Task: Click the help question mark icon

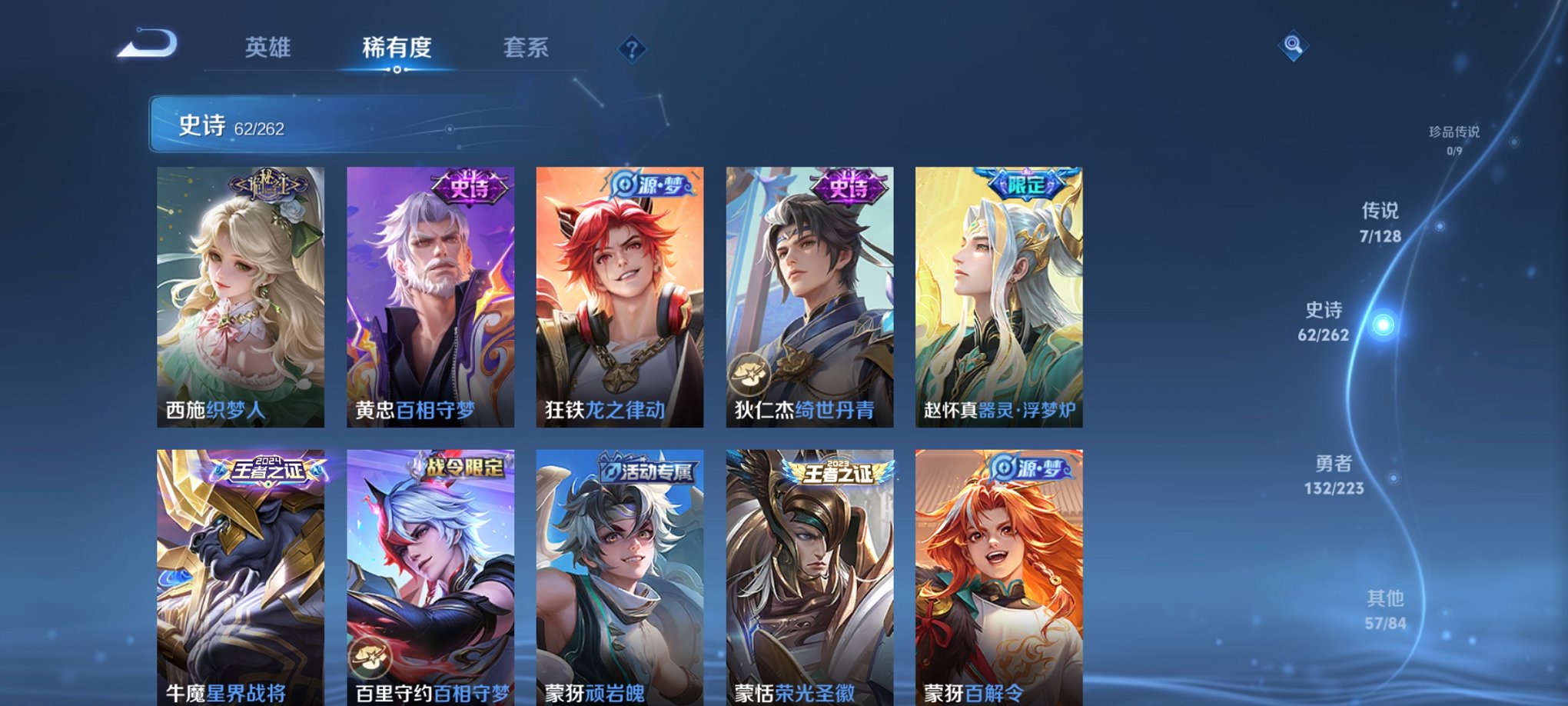Action: point(632,51)
